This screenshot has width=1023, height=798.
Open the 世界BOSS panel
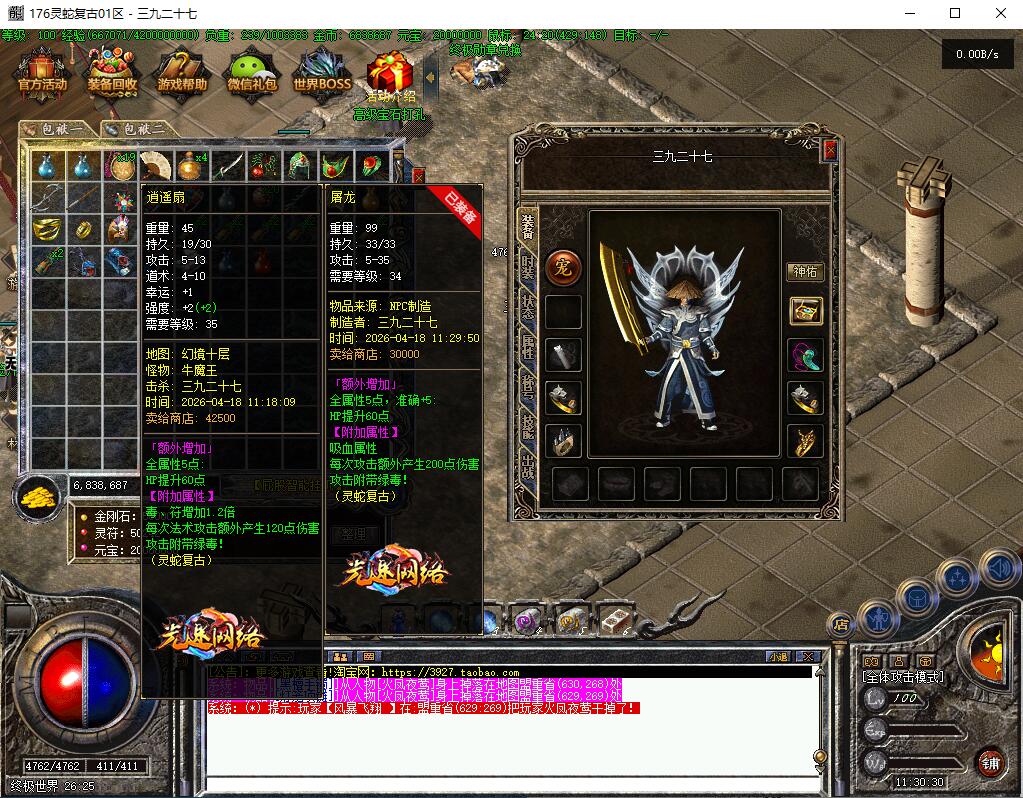coord(322,72)
